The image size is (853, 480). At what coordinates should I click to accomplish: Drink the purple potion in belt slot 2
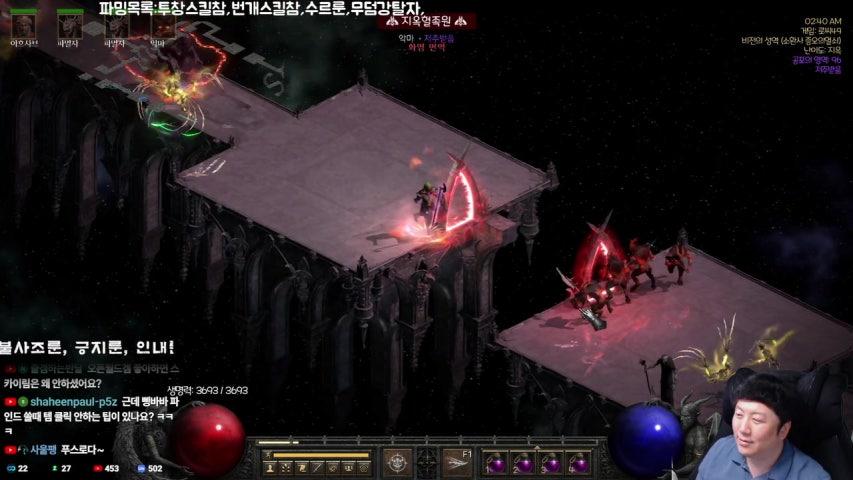[x=523, y=464]
